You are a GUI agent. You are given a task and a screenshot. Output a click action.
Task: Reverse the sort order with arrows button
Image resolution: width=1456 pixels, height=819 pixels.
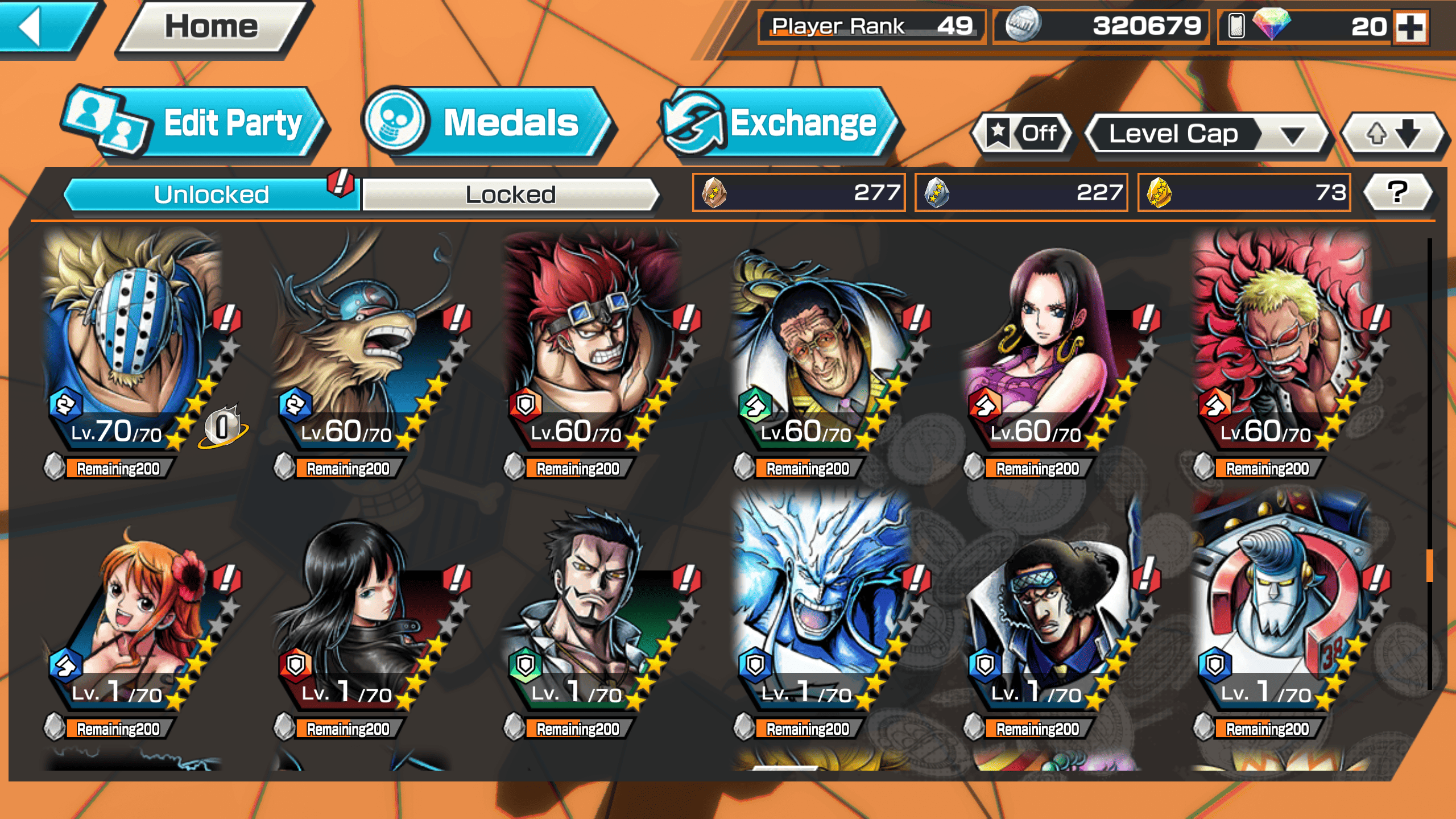pyautogui.click(x=1393, y=134)
